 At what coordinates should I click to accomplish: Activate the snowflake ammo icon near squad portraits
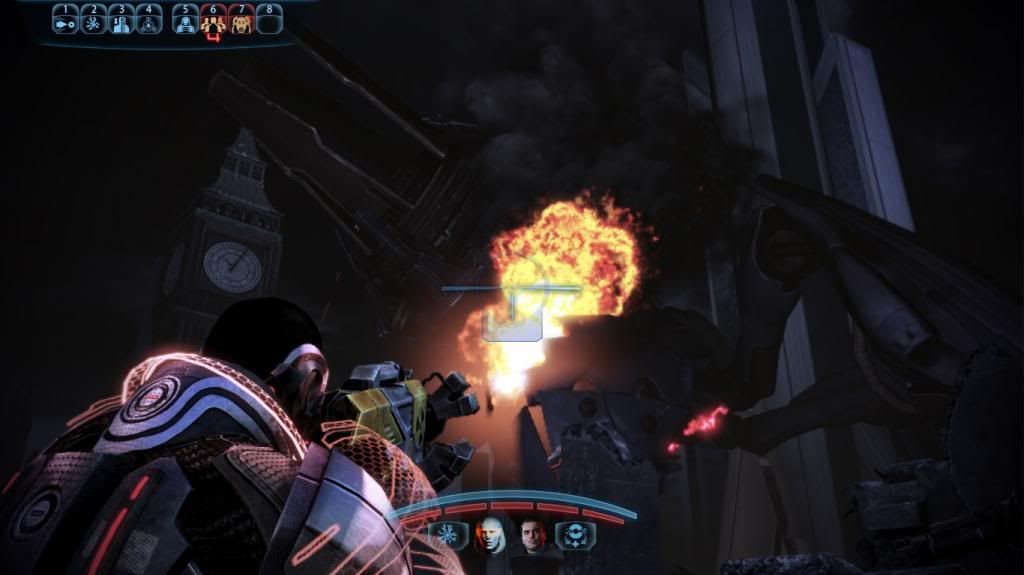[x=445, y=536]
